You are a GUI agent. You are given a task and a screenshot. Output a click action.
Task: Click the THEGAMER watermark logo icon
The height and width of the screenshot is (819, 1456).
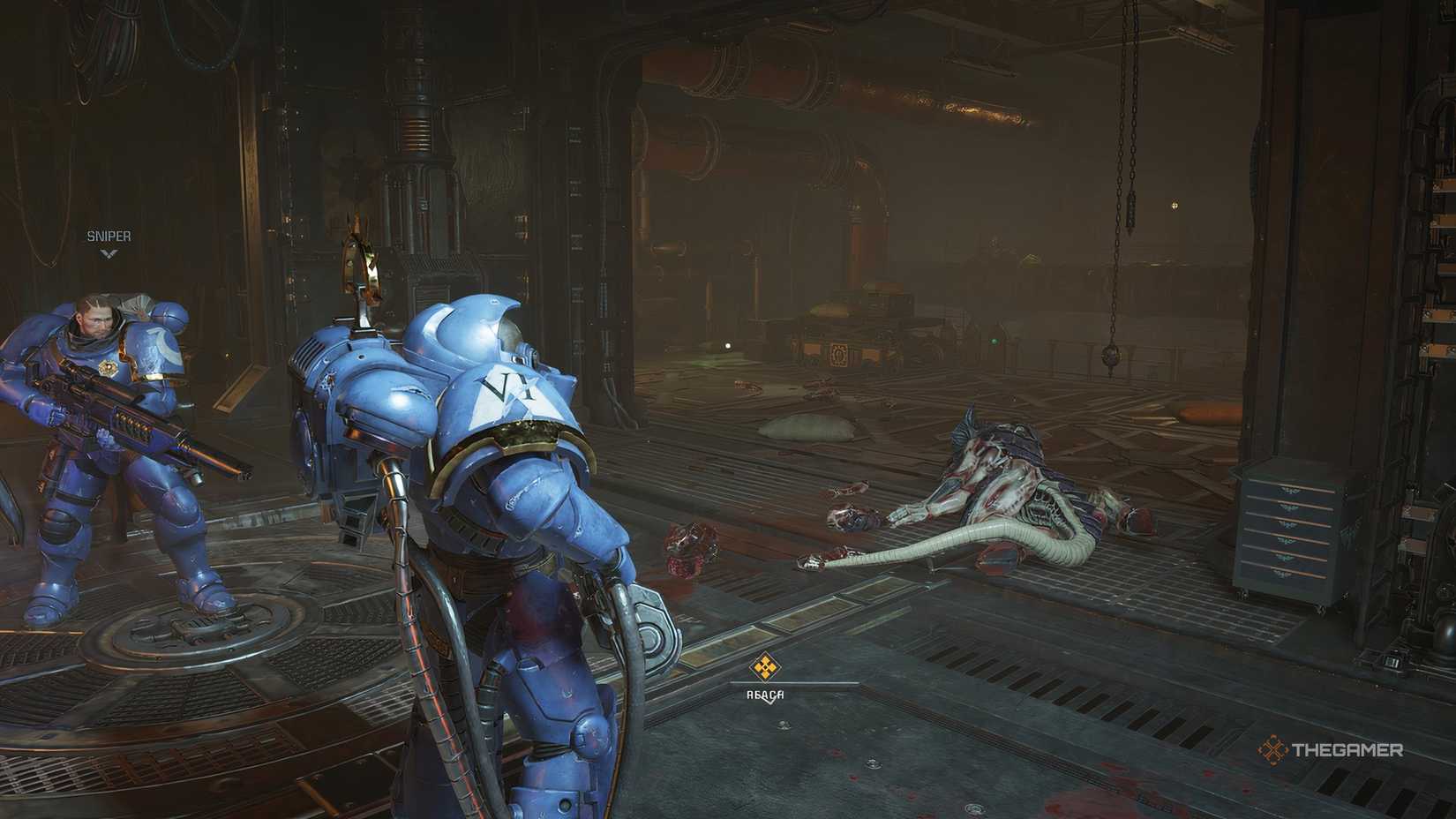point(1274,751)
